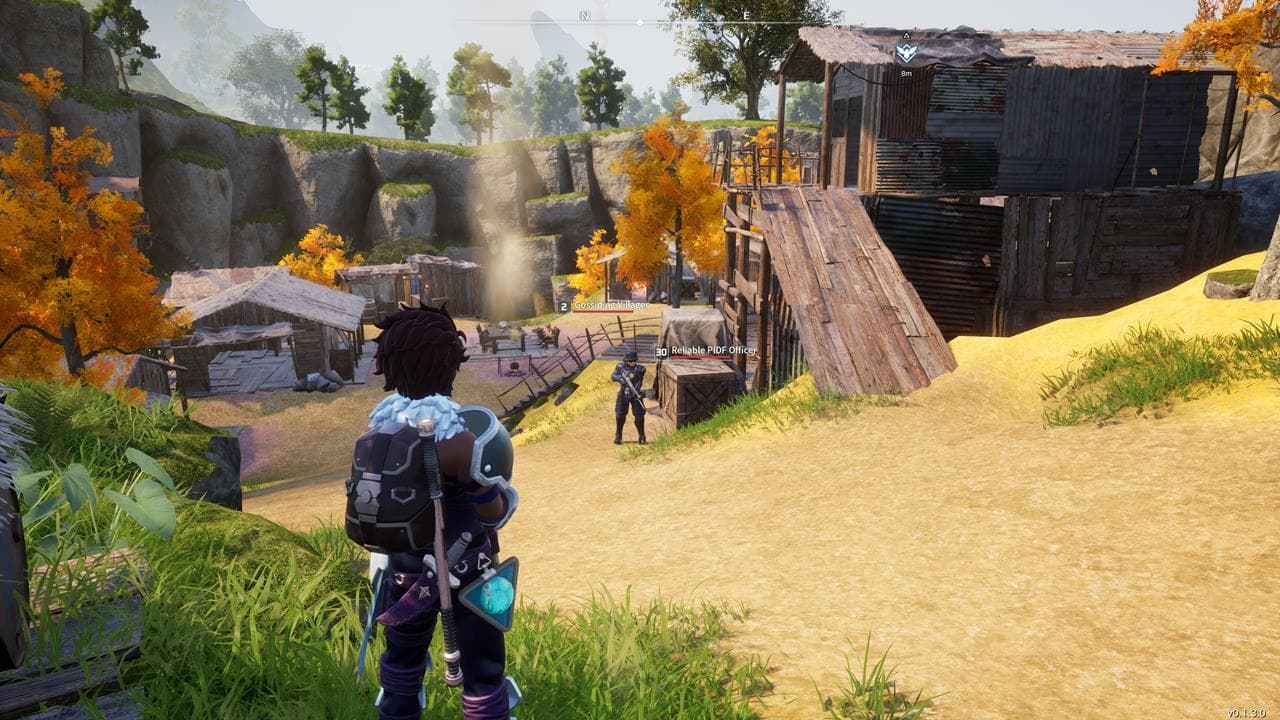
Task: Click the red health bar under Gossiping Villager
Action: (603, 310)
